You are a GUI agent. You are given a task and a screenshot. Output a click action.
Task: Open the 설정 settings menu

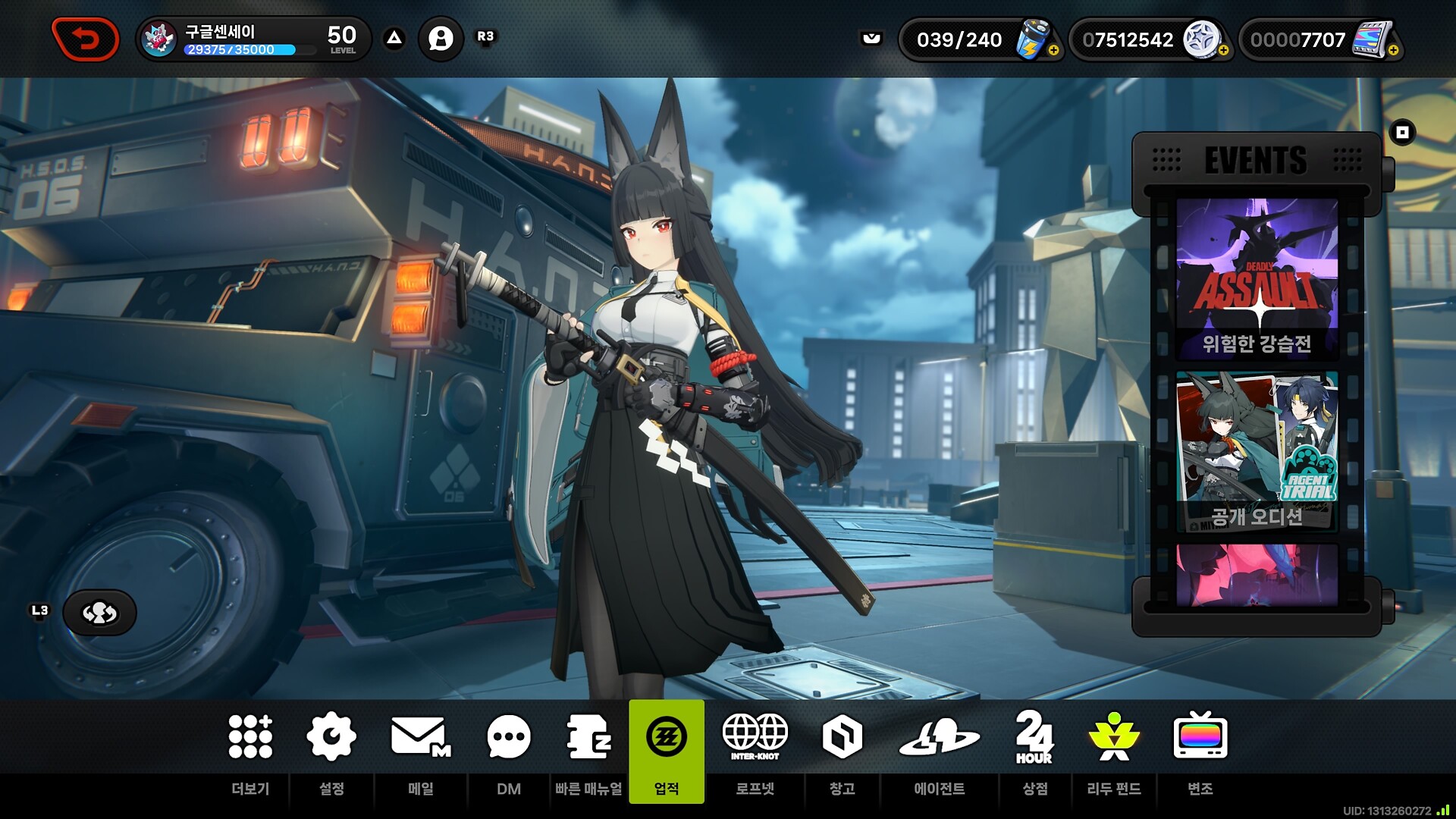331,751
